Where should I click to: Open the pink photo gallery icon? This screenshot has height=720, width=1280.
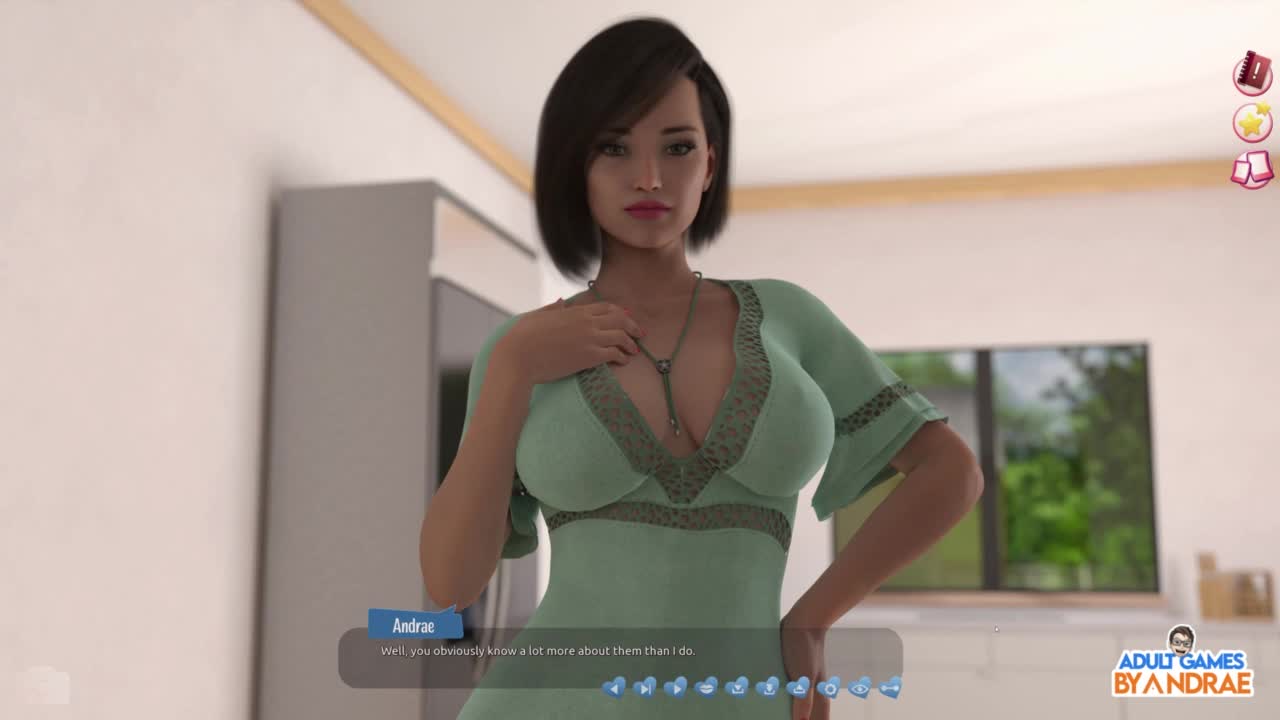[x=1252, y=169]
